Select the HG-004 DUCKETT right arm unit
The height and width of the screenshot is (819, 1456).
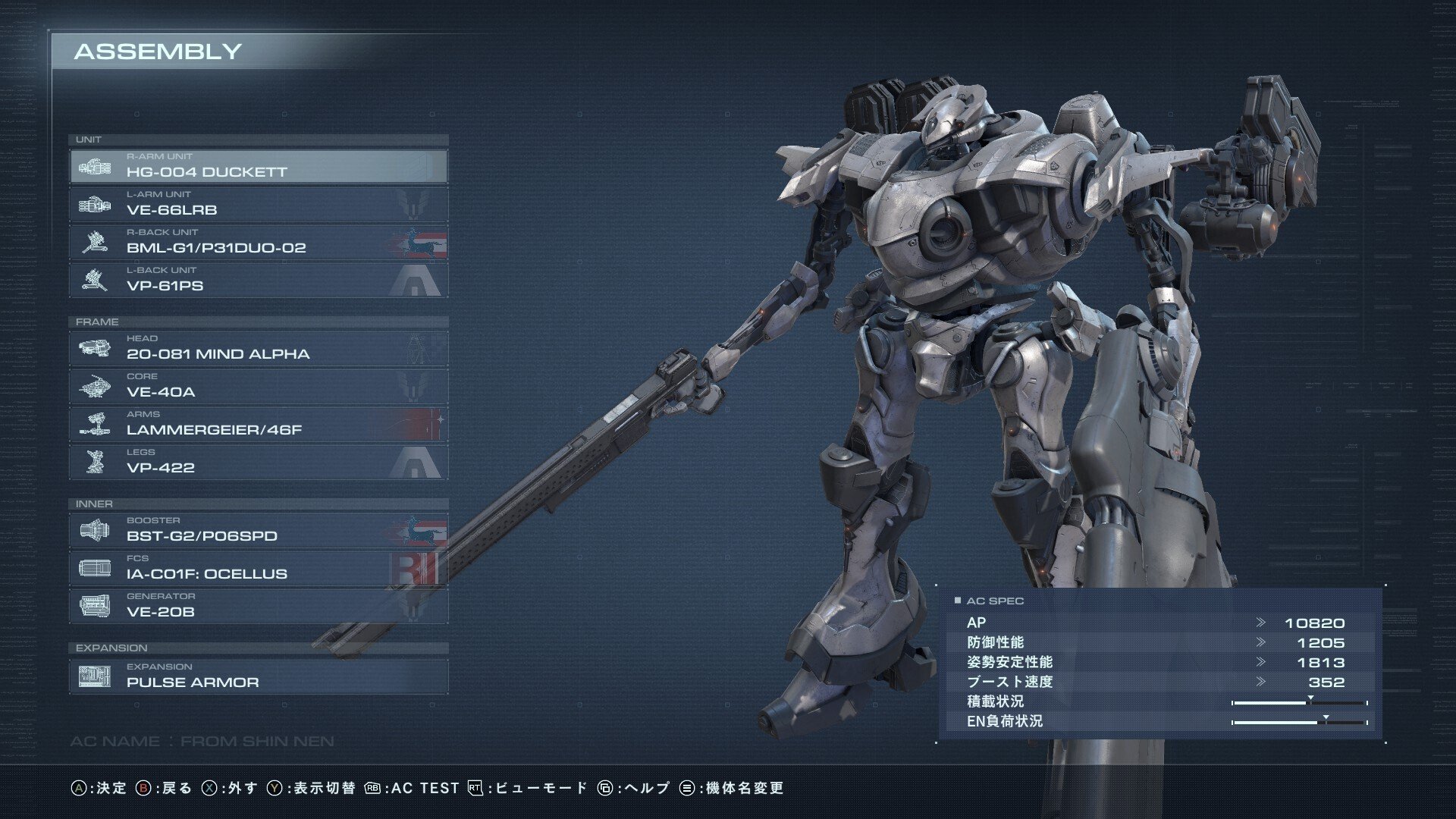coord(258,166)
